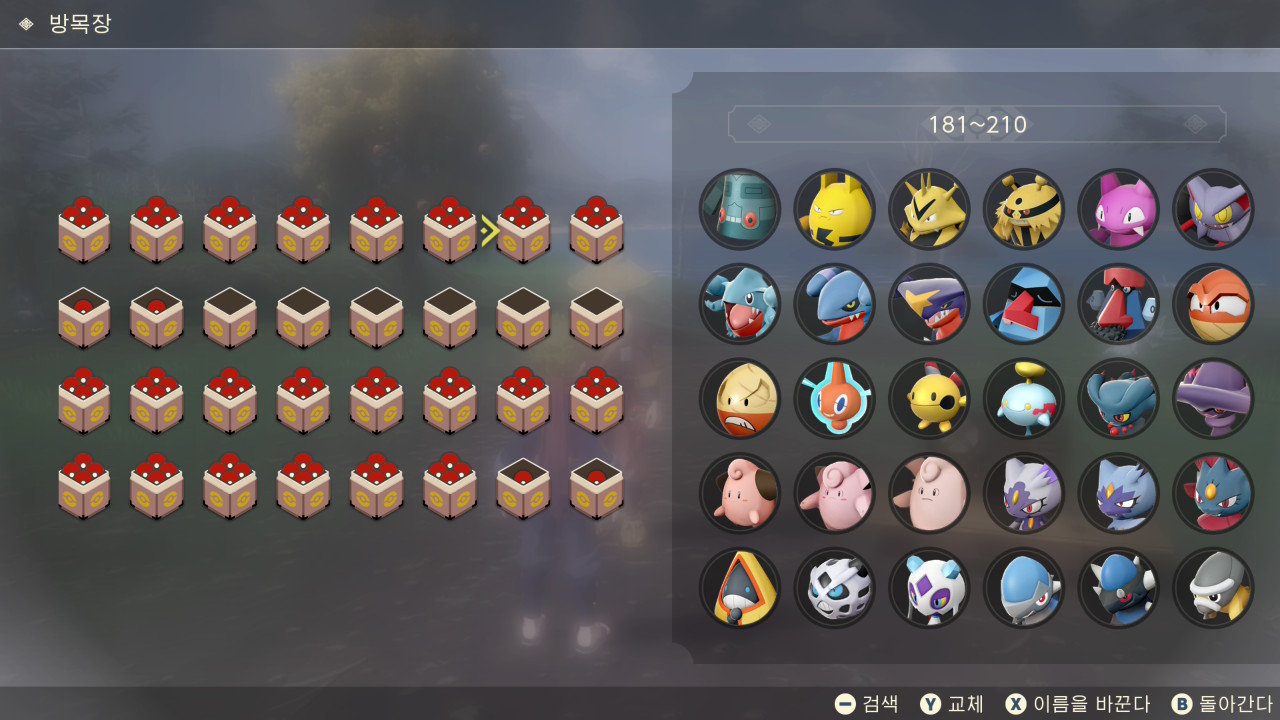The height and width of the screenshot is (720, 1280).
Task: Select the Probopass portrait
Action: pyautogui.click(x=1118, y=304)
